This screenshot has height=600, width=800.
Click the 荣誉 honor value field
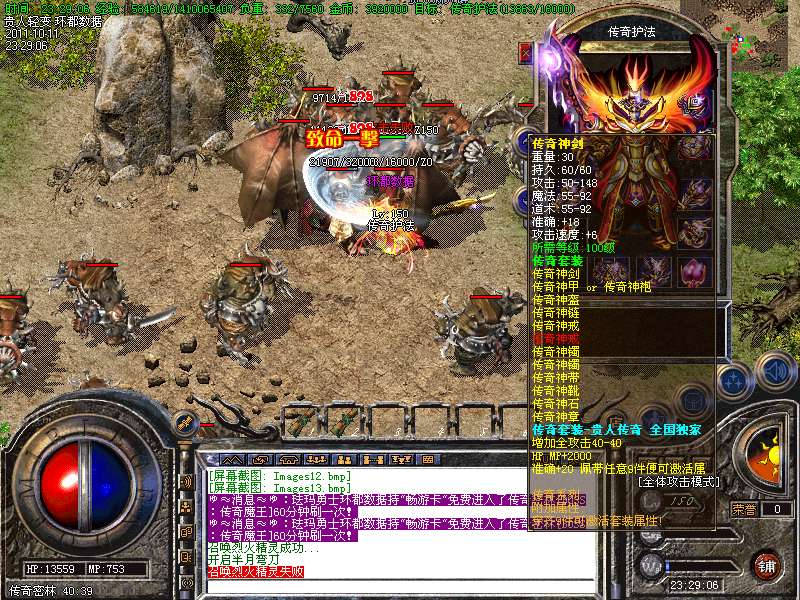[777, 509]
